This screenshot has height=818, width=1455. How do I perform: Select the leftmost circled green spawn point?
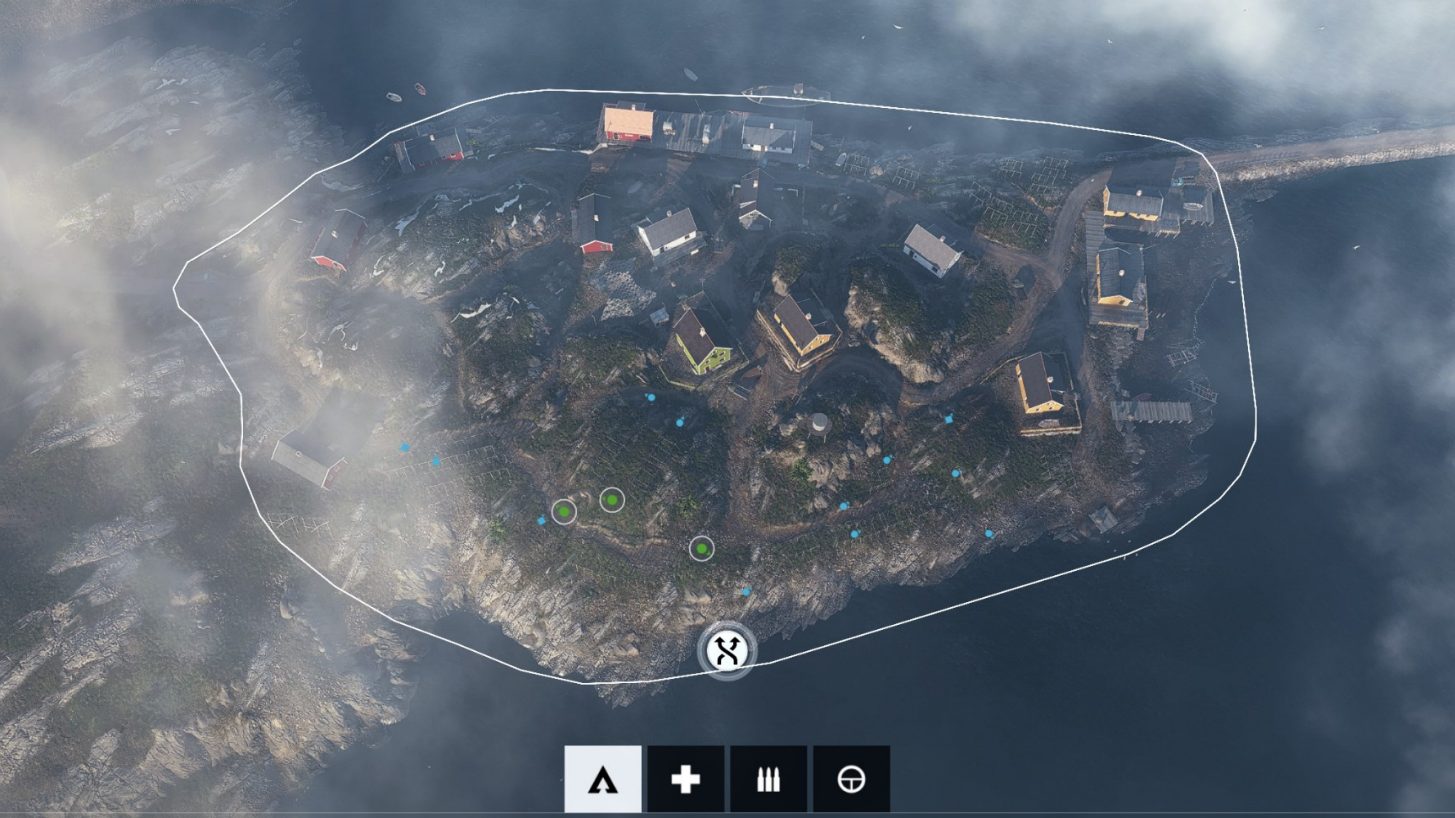click(565, 512)
